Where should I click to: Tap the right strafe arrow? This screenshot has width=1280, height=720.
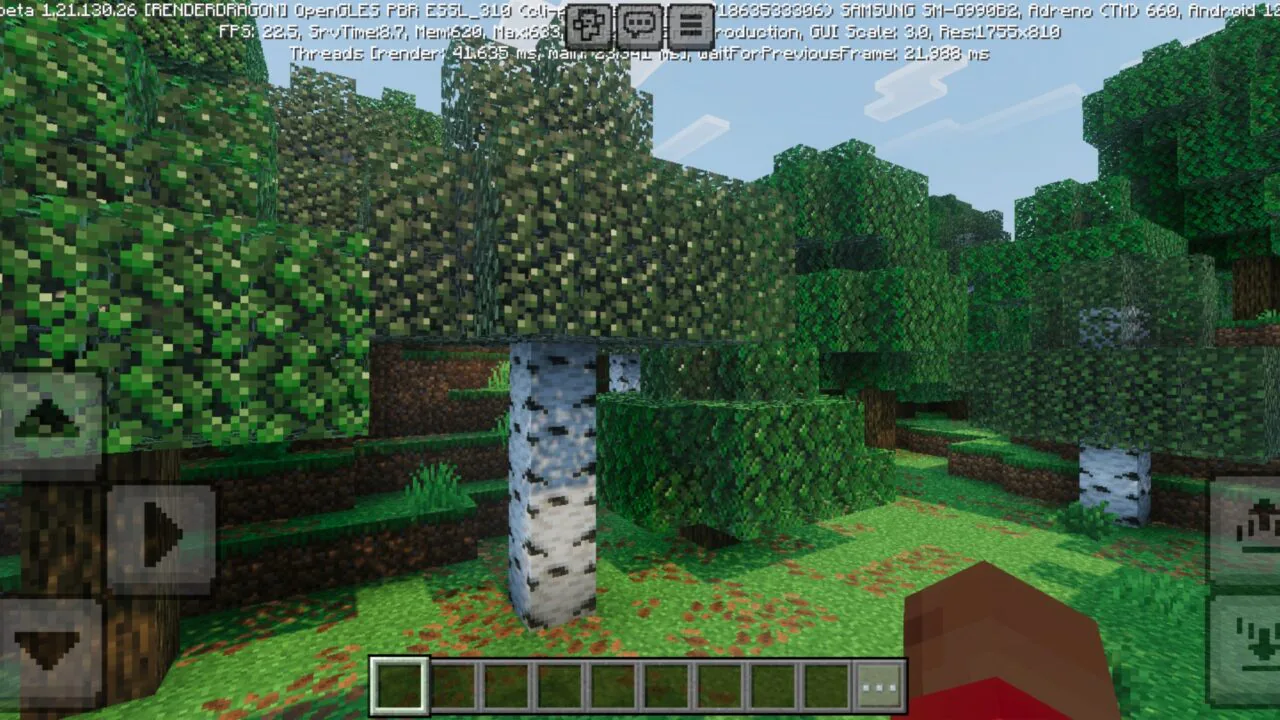(160, 535)
